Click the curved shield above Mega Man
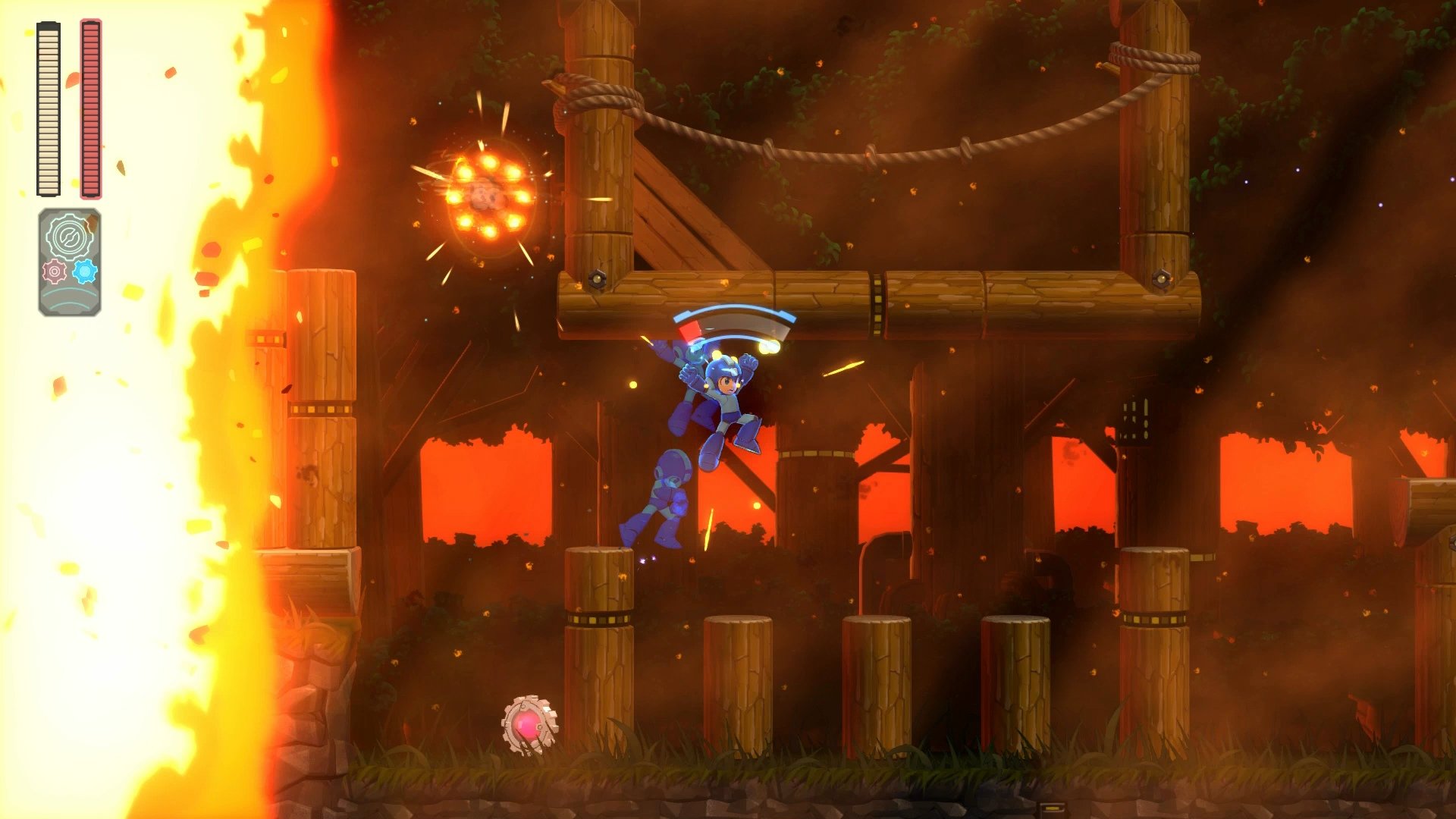Image resolution: width=1456 pixels, height=819 pixels. 732,318
